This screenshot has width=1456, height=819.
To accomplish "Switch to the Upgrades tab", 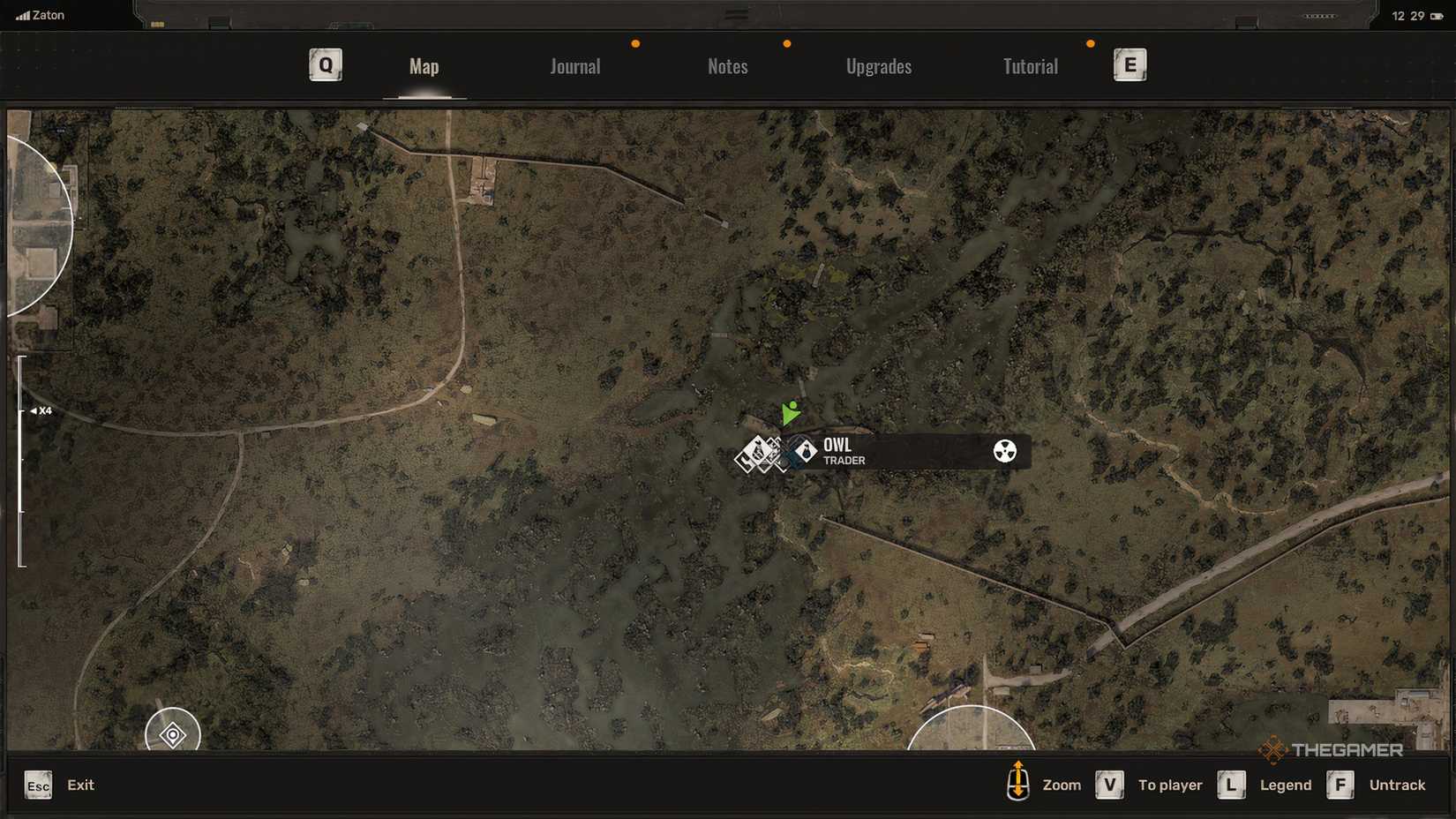I will 879,65.
